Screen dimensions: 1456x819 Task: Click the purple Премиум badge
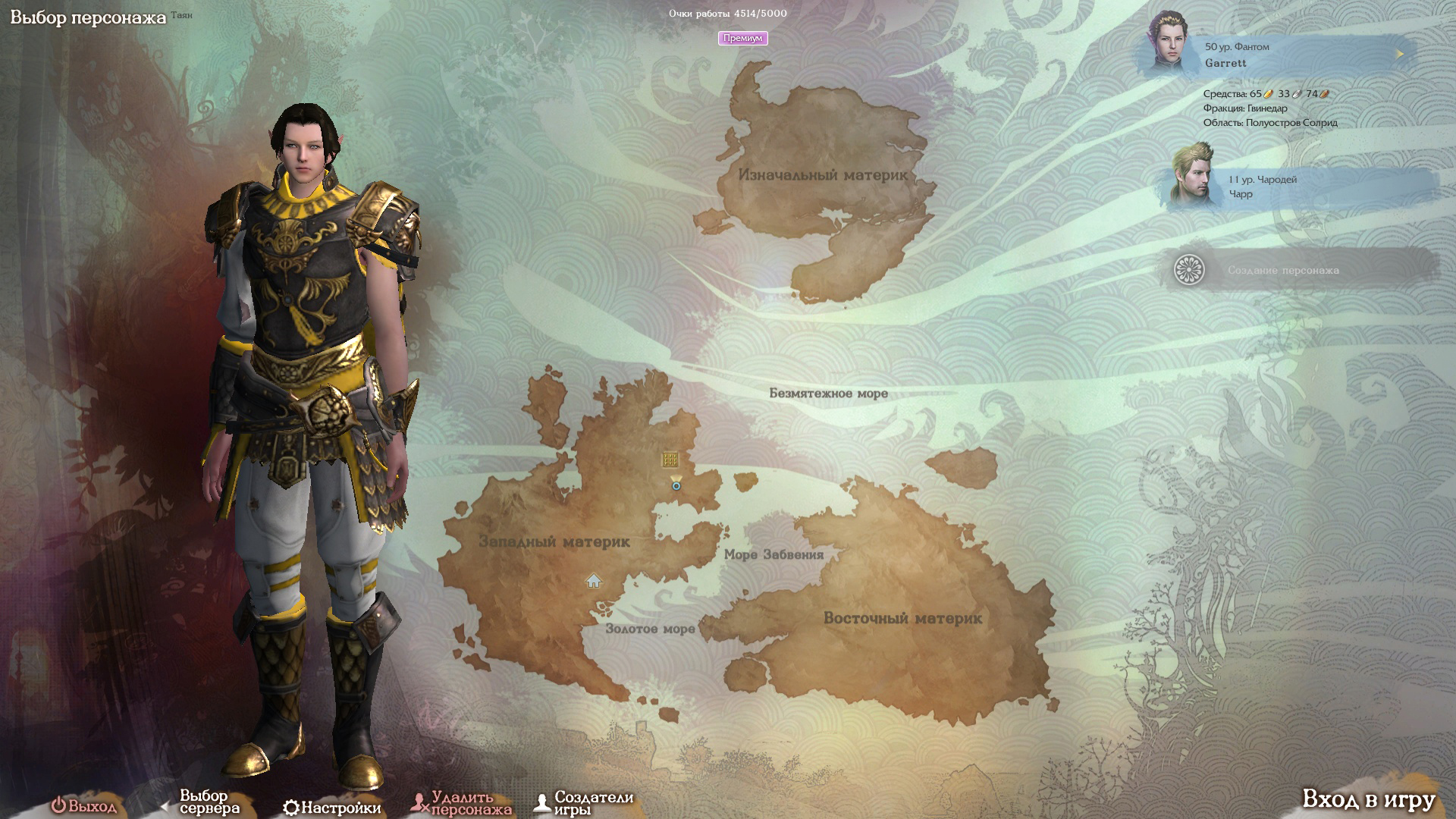[742, 38]
